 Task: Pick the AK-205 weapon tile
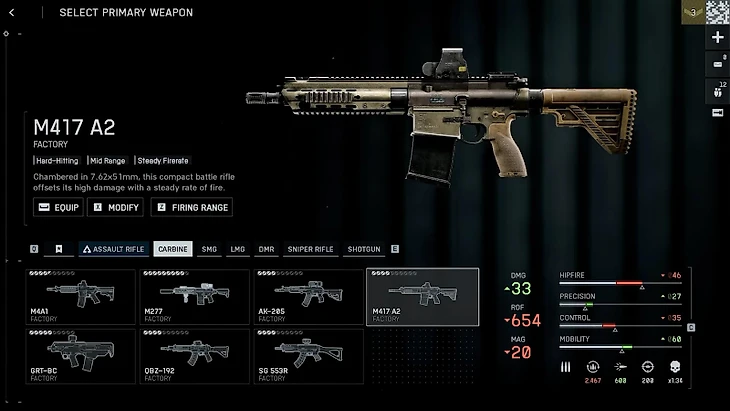pyautogui.click(x=308, y=296)
